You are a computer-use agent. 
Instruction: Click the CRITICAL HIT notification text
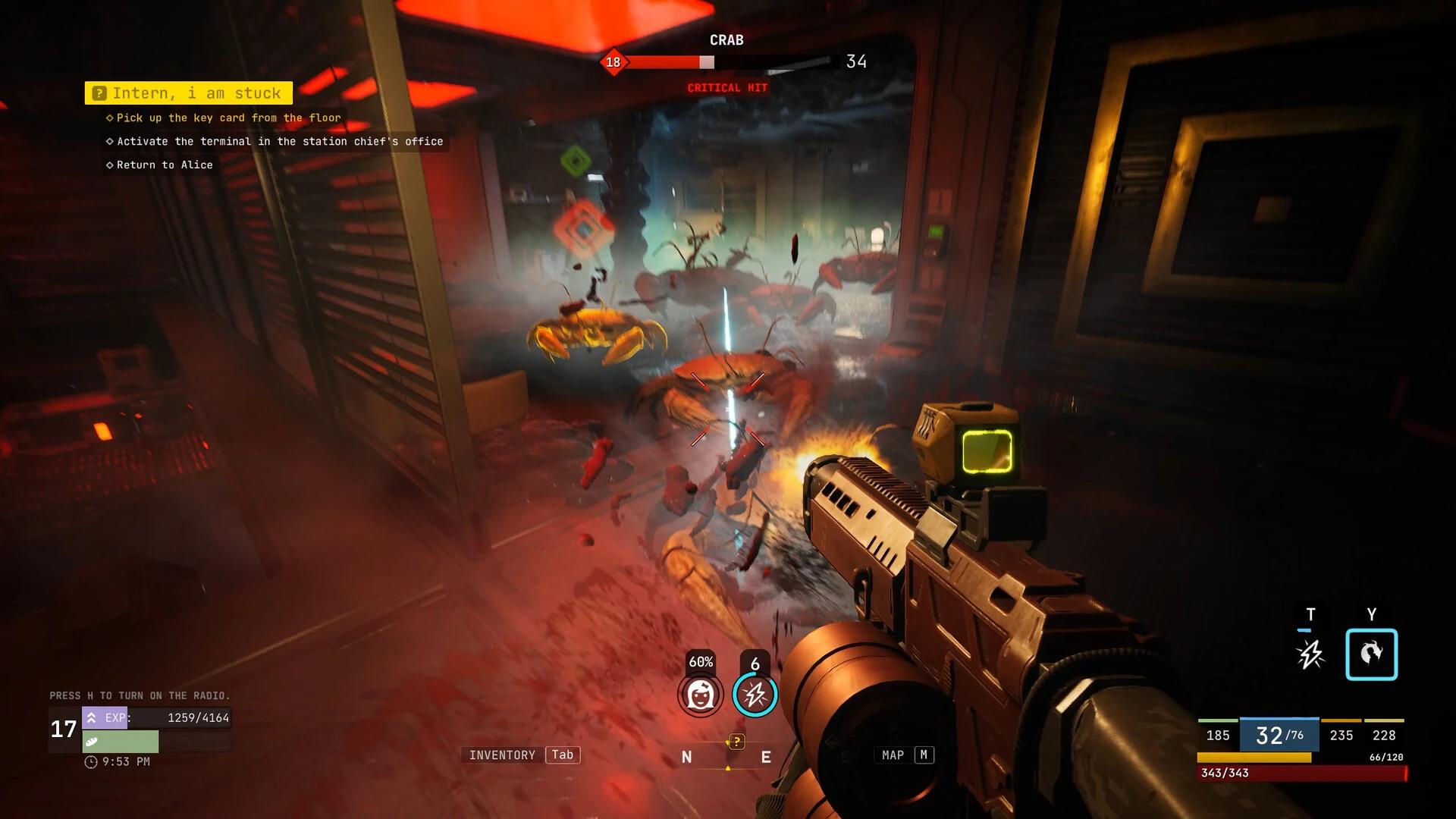(x=726, y=87)
